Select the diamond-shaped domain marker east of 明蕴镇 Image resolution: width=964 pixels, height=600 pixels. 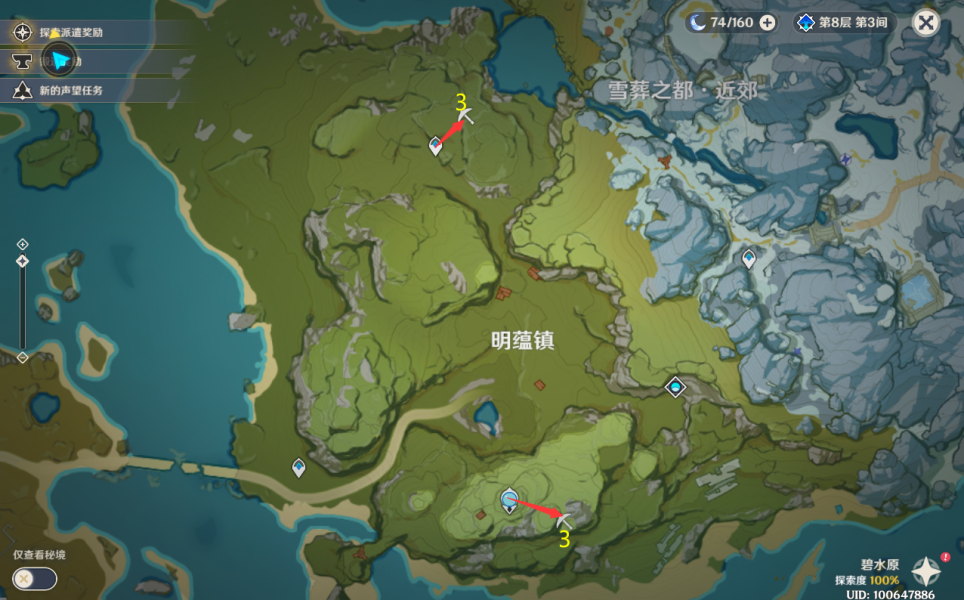click(677, 386)
